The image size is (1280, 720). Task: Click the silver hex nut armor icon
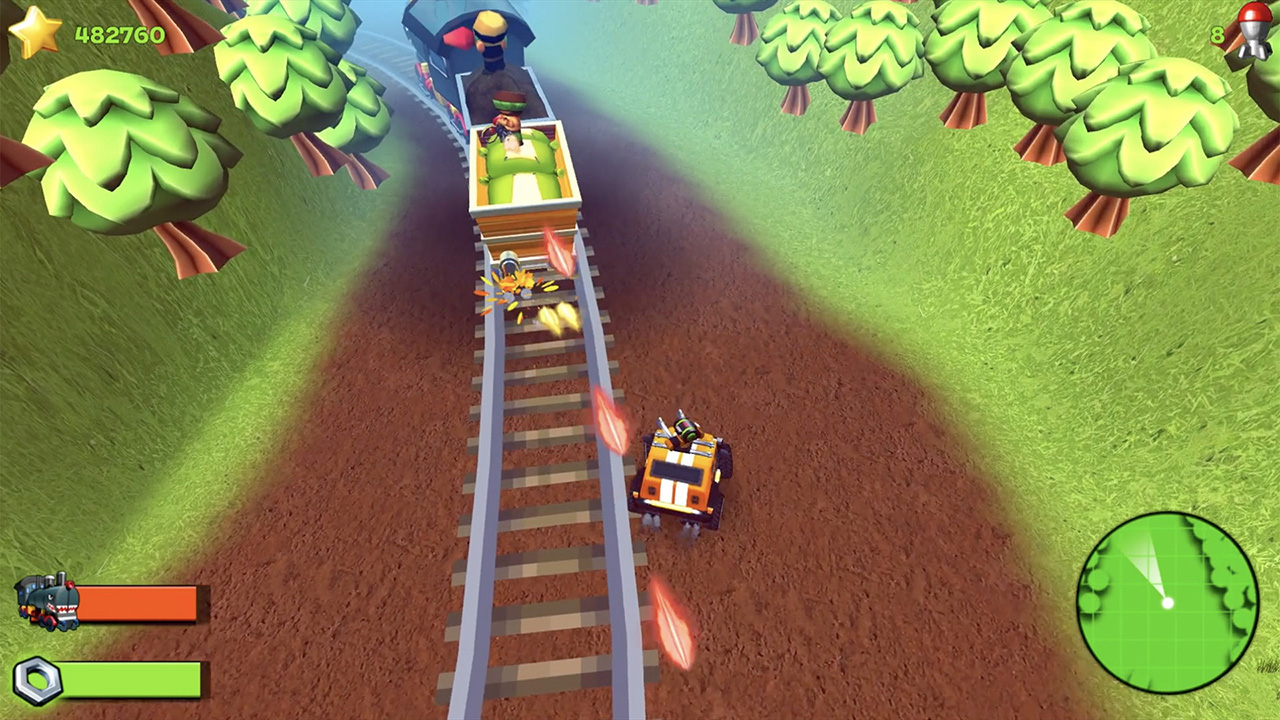[38, 679]
